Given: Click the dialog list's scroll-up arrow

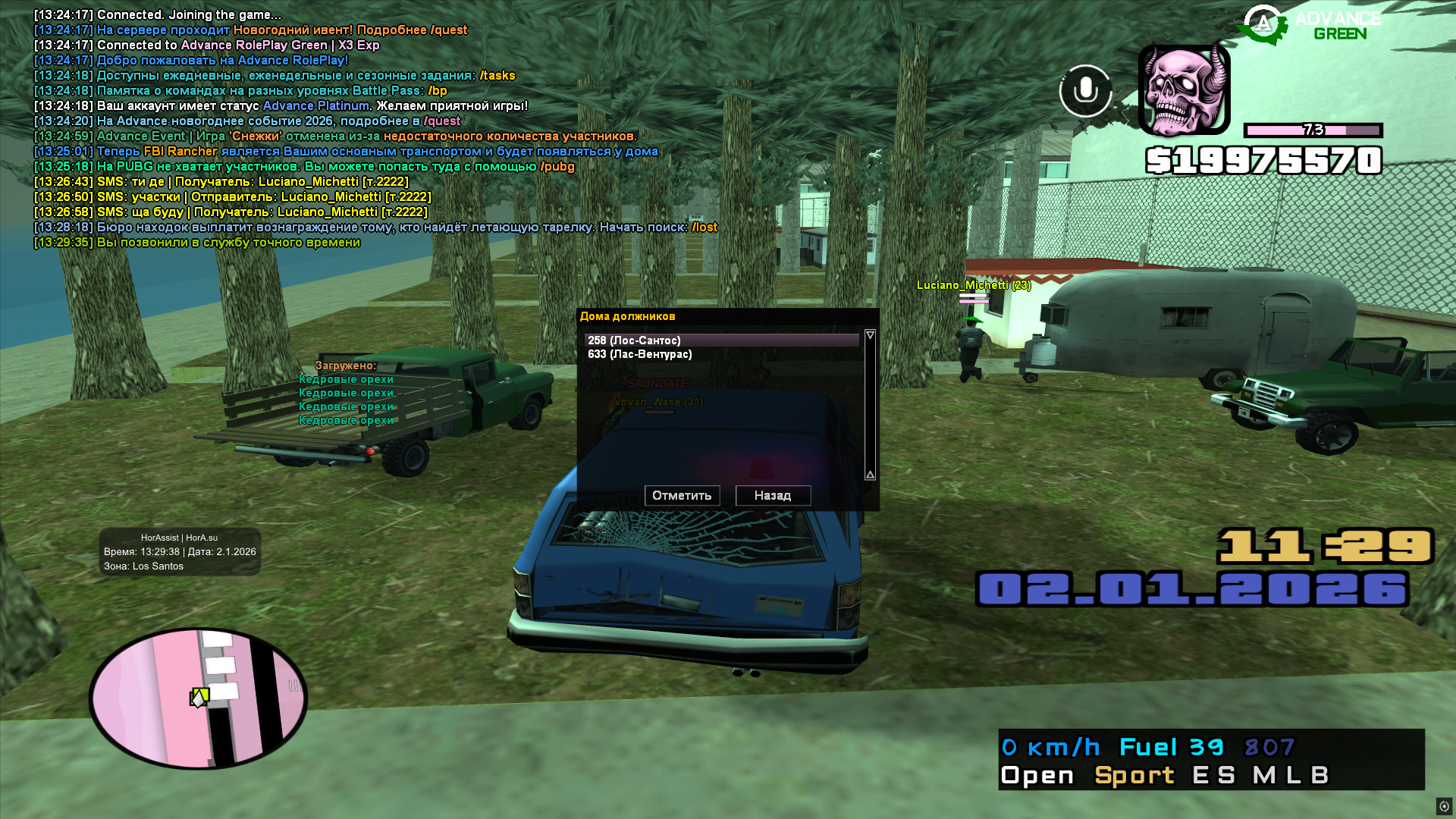Looking at the screenshot, I should (x=870, y=335).
